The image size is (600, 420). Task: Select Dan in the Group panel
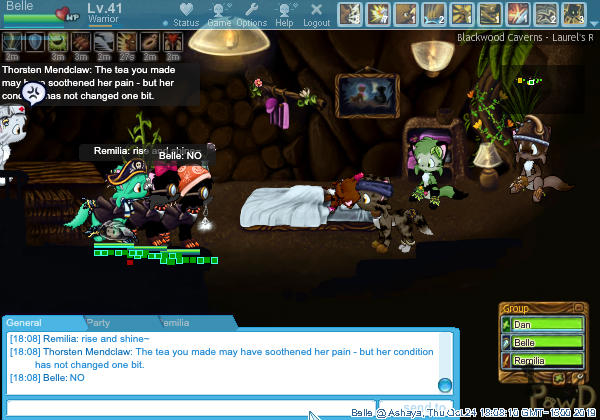point(543,324)
